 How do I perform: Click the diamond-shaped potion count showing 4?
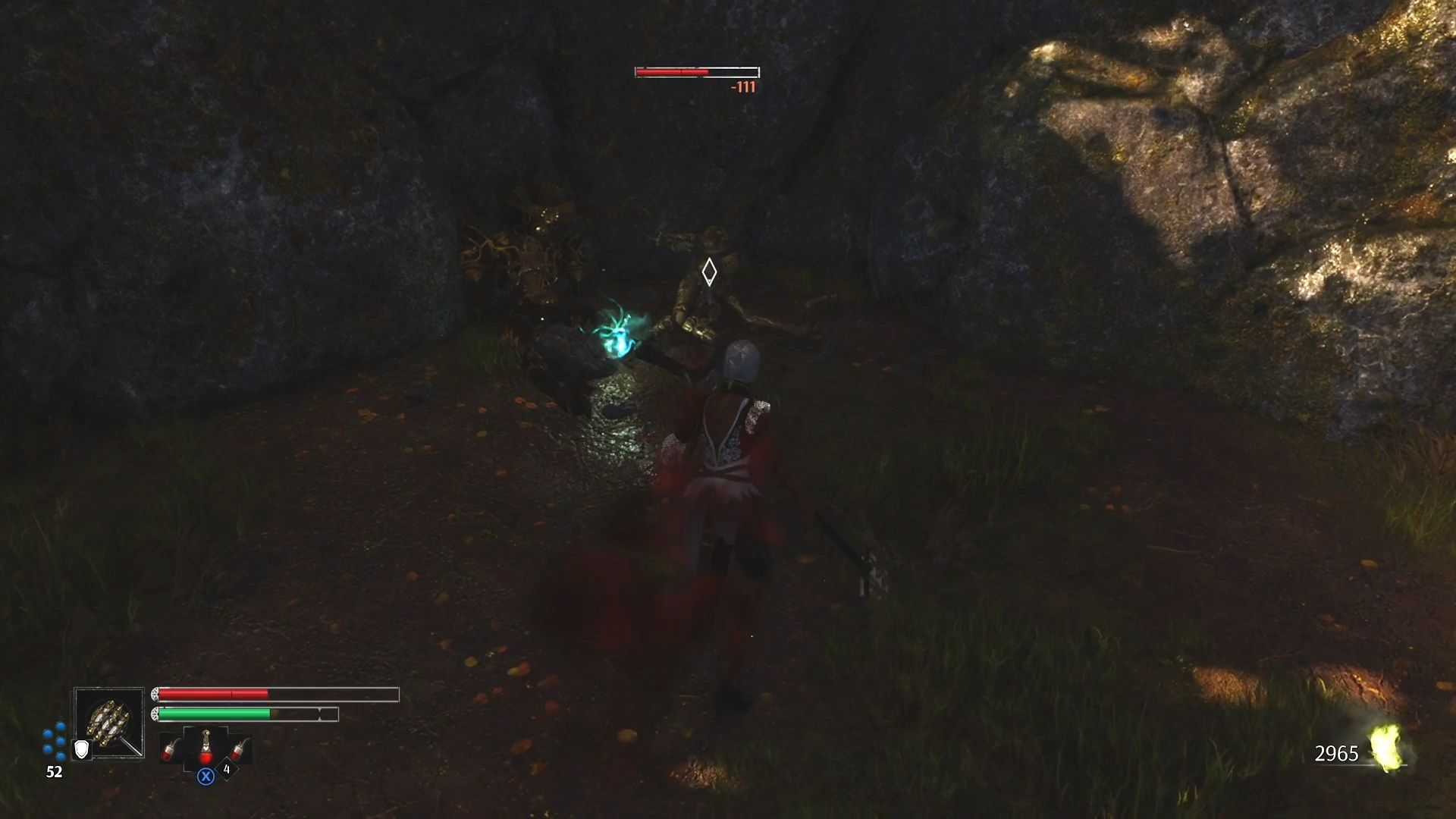tap(227, 769)
